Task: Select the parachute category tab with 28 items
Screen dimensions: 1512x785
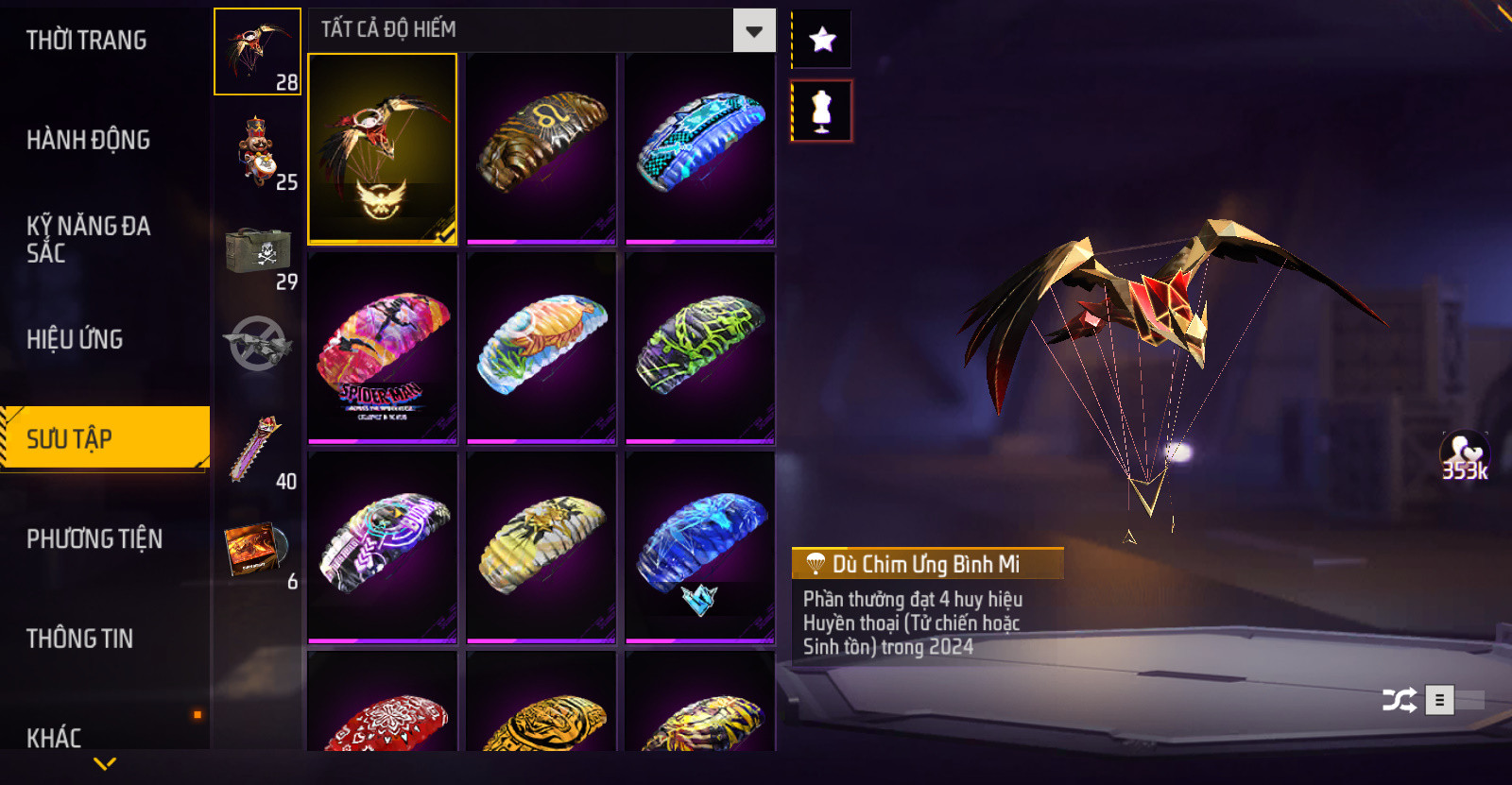Action: point(257,52)
